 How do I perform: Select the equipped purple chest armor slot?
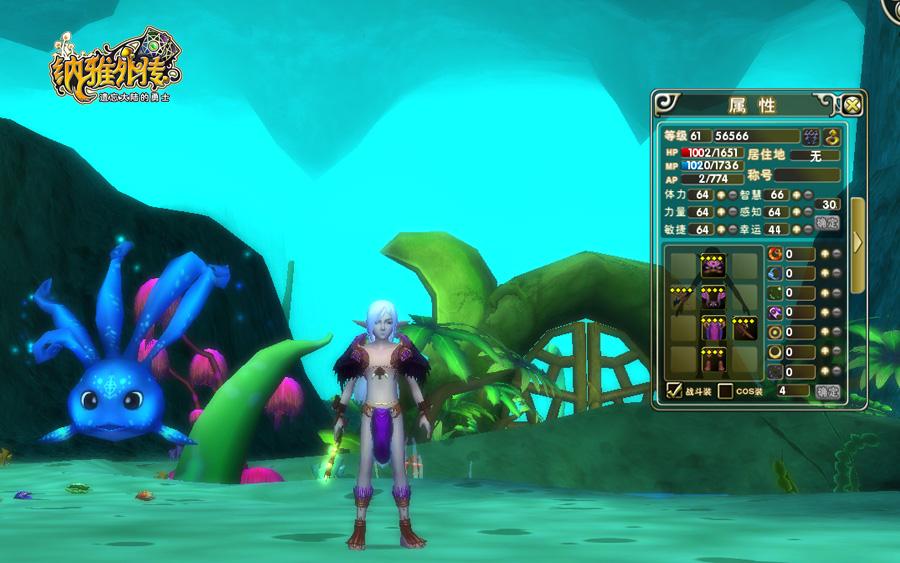coord(712,297)
